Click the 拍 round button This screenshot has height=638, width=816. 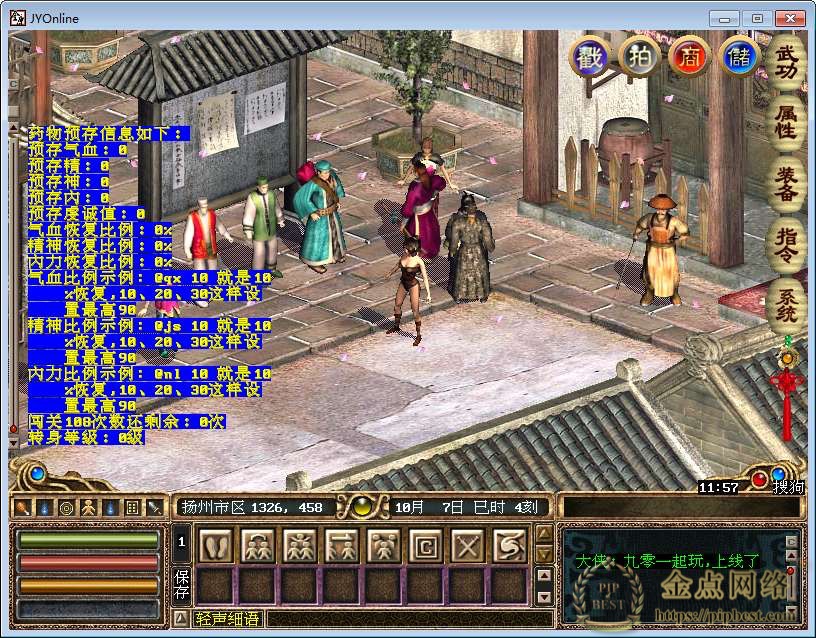coord(638,56)
